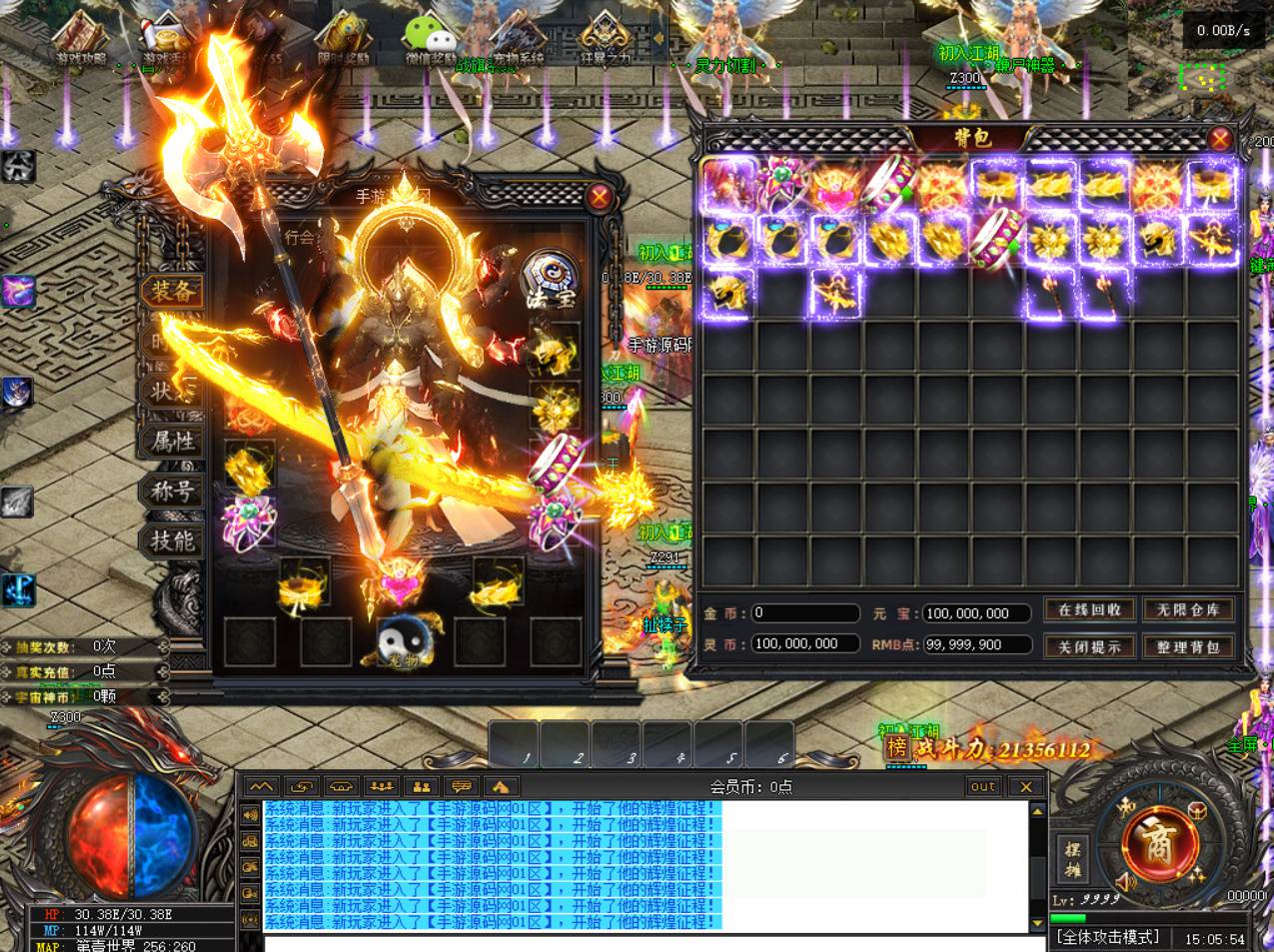Viewport: 1274px width, 952px height.
Task: Open the 游戏攻略 game guide icon
Action: (x=81, y=38)
